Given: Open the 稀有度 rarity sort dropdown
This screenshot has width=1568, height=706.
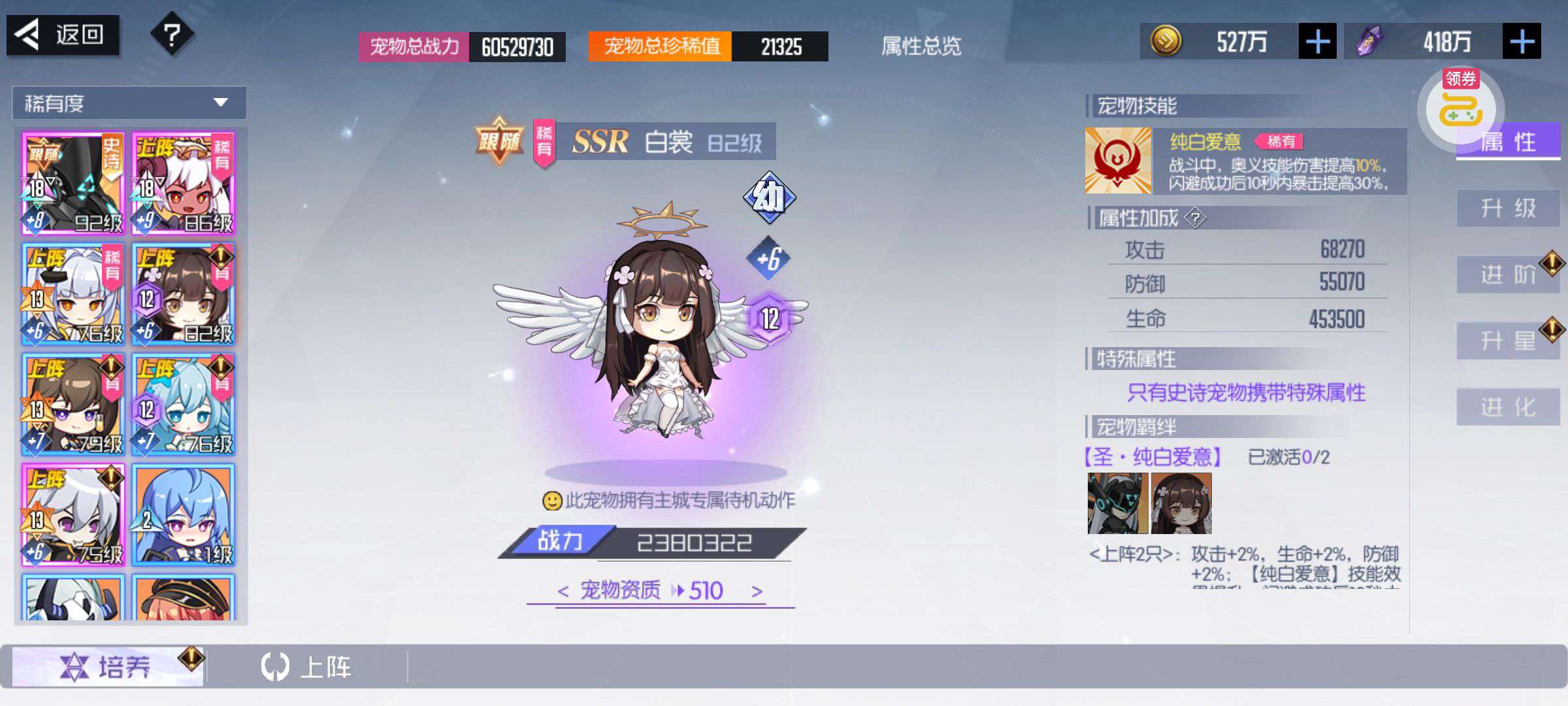Looking at the screenshot, I should coord(129,103).
